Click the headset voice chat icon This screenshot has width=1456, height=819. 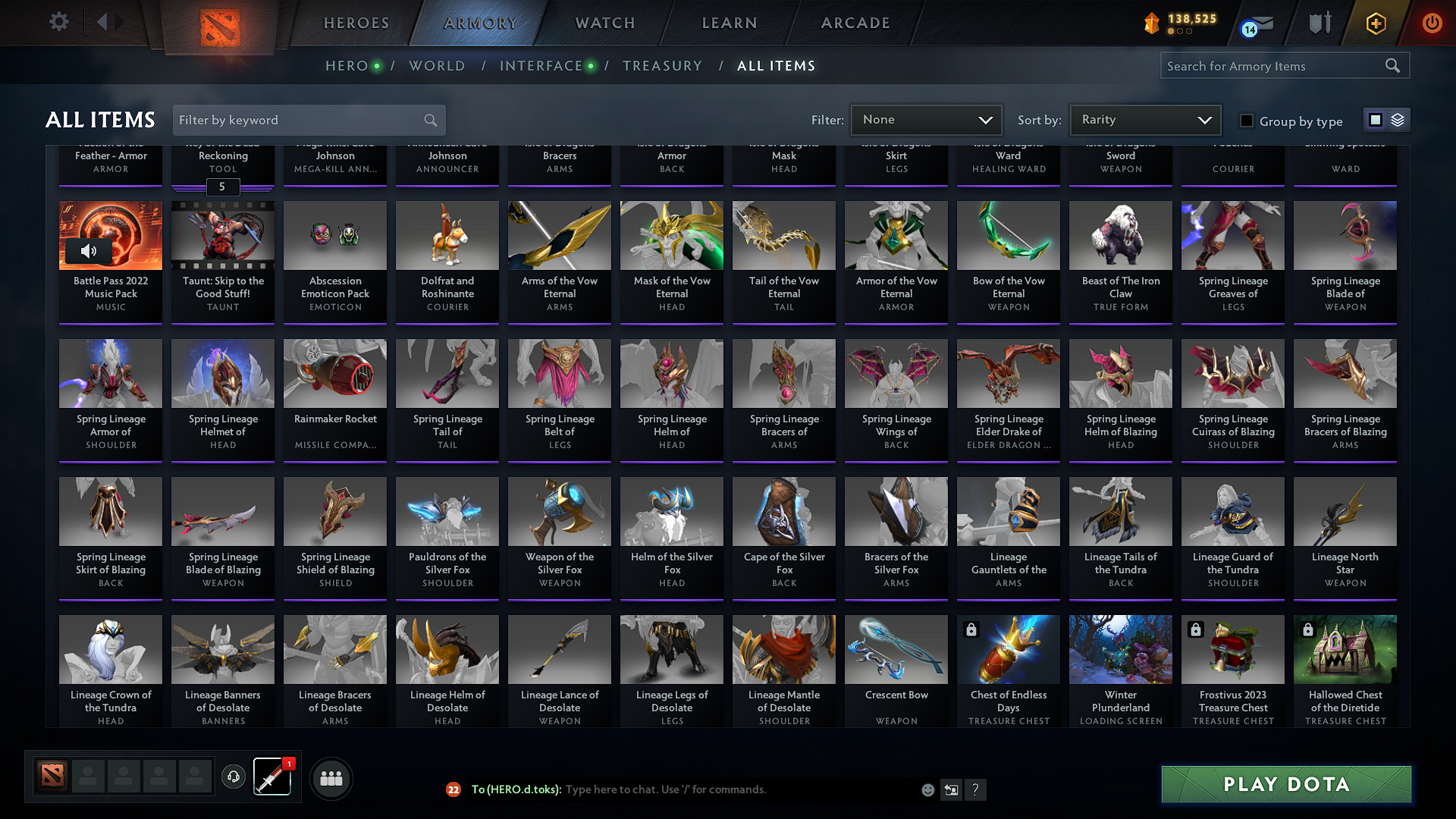234,777
